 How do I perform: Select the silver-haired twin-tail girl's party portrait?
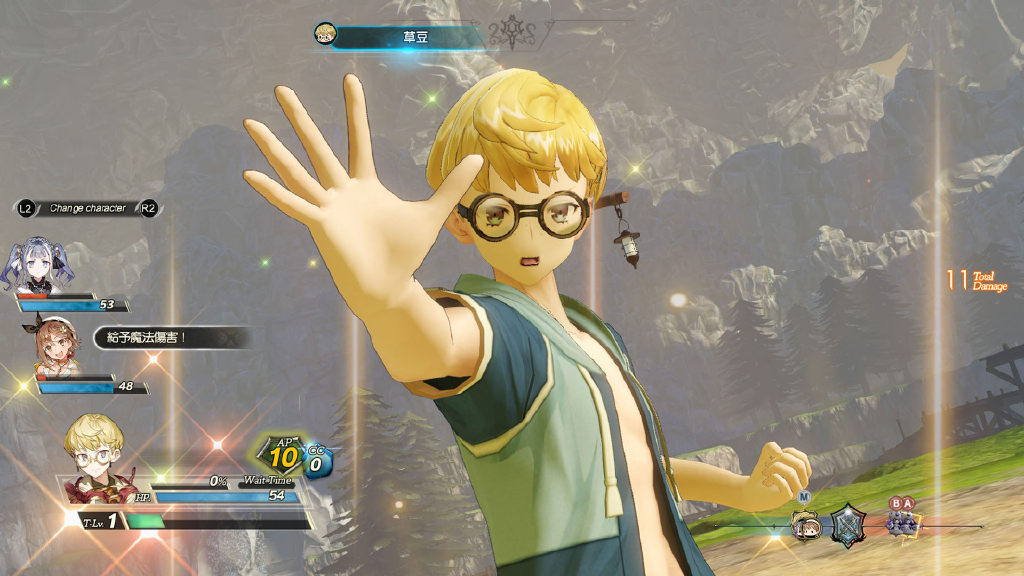[x=43, y=265]
